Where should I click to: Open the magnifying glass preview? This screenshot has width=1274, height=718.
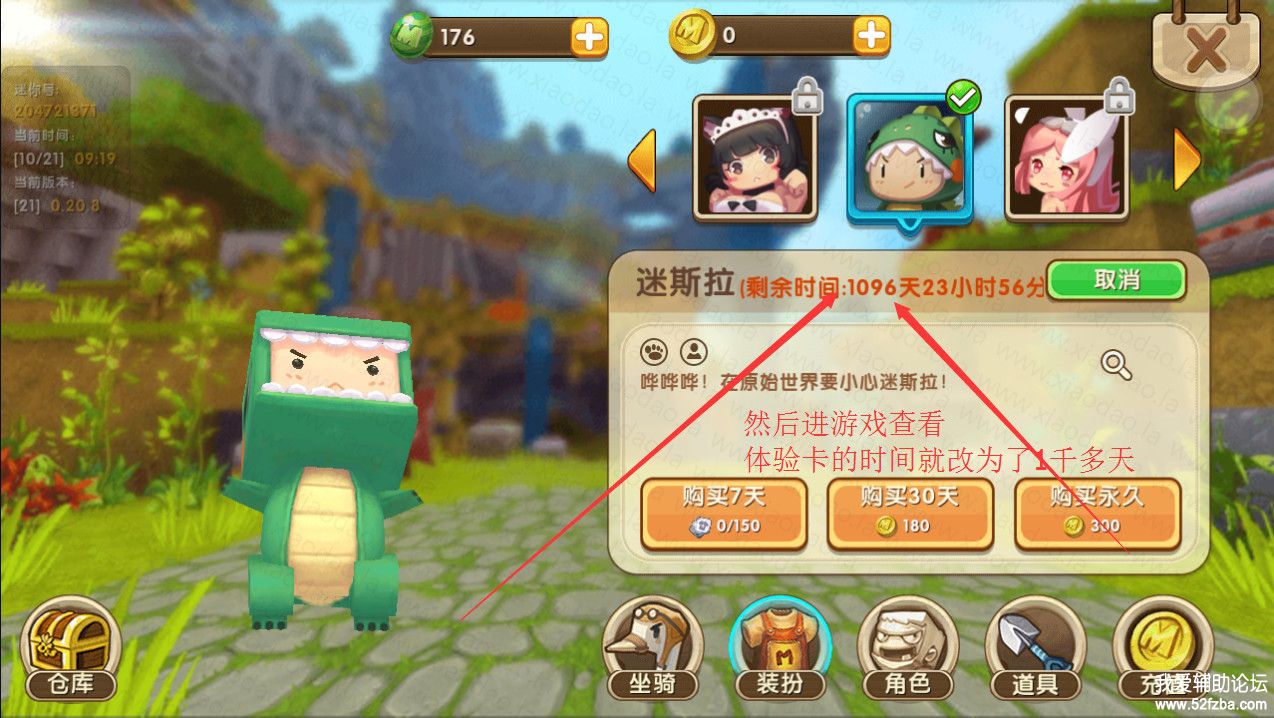click(1116, 365)
